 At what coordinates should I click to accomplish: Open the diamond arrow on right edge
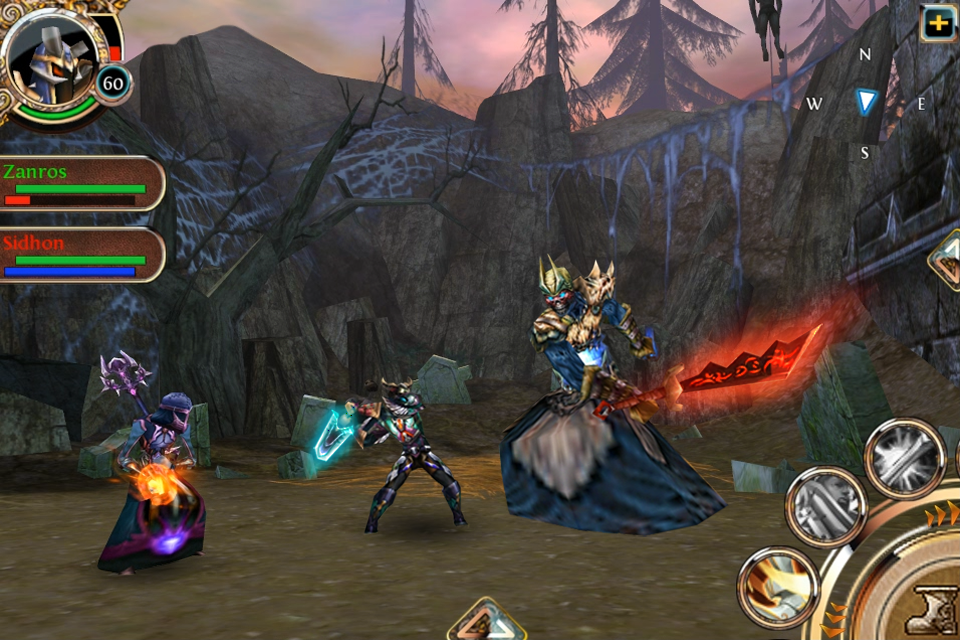click(x=945, y=260)
